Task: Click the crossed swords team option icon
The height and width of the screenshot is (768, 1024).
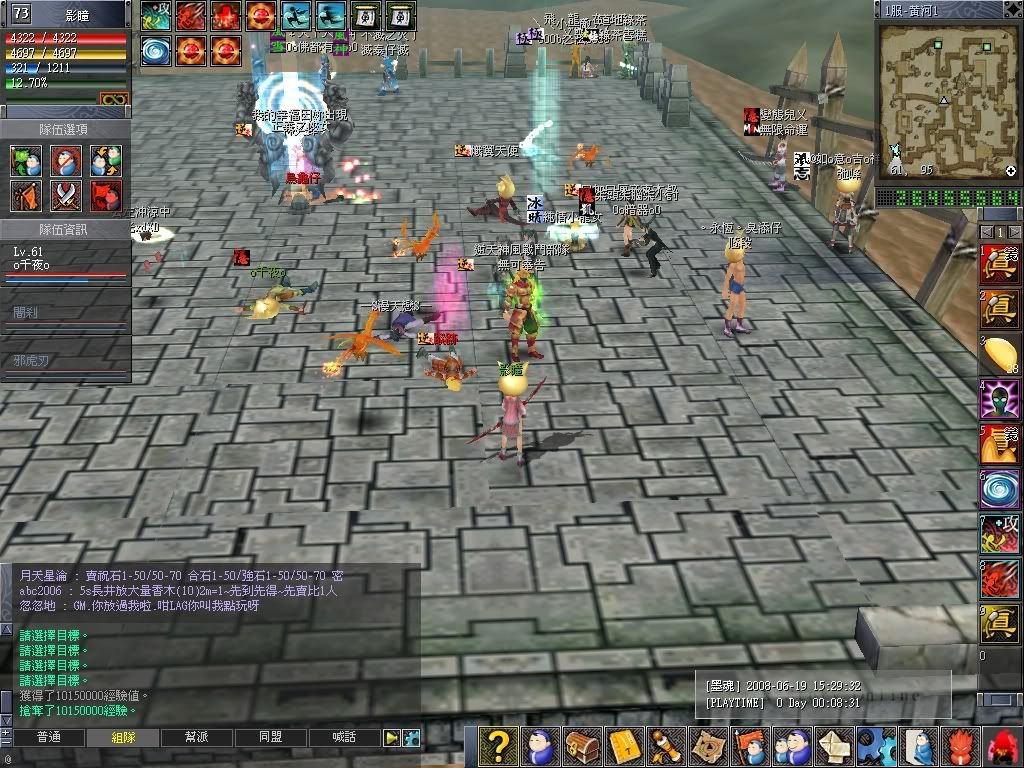Action: 66,195
